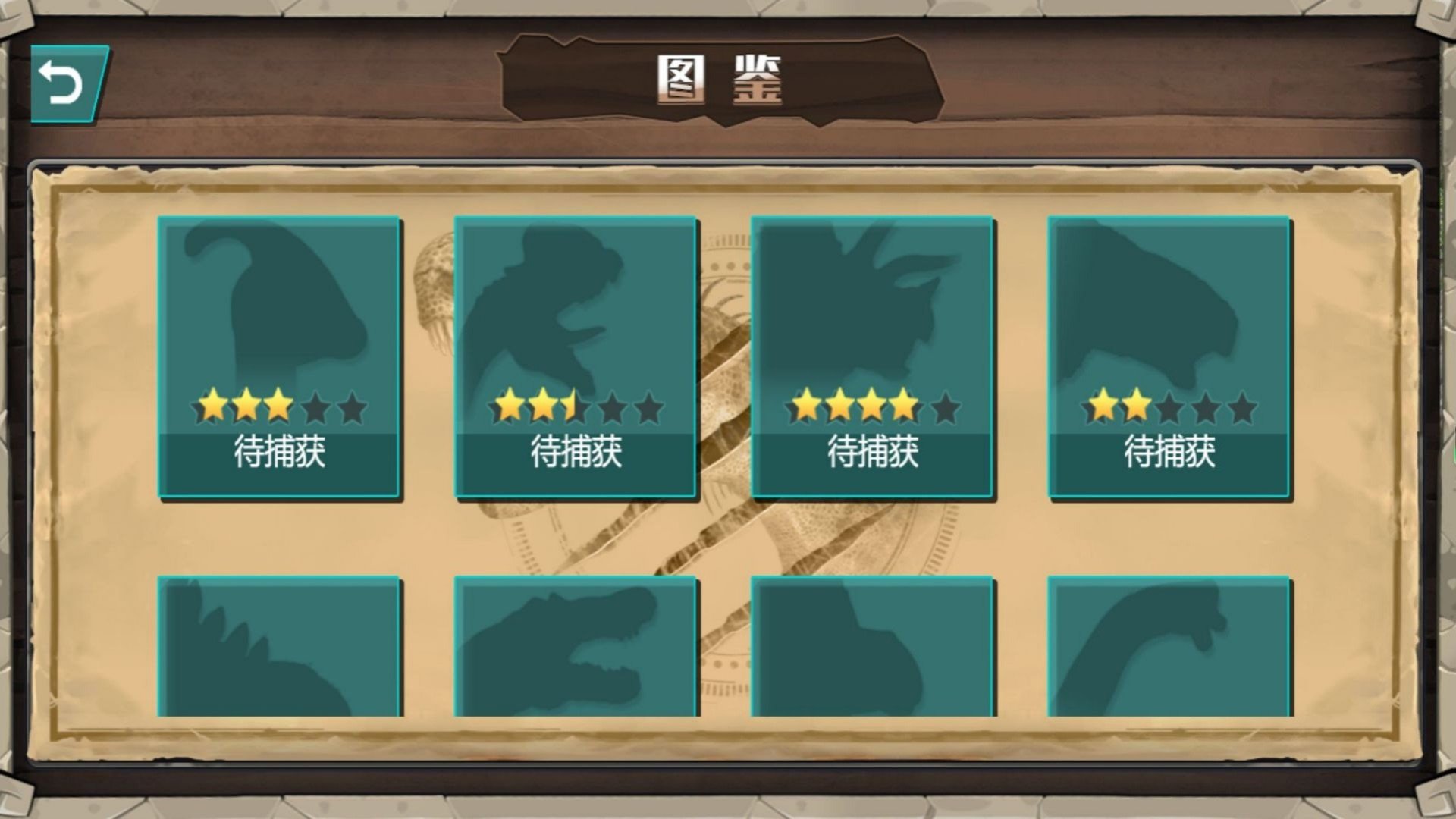1456x819 pixels.
Task: Click the back arrow button
Action: click(67, 83)
